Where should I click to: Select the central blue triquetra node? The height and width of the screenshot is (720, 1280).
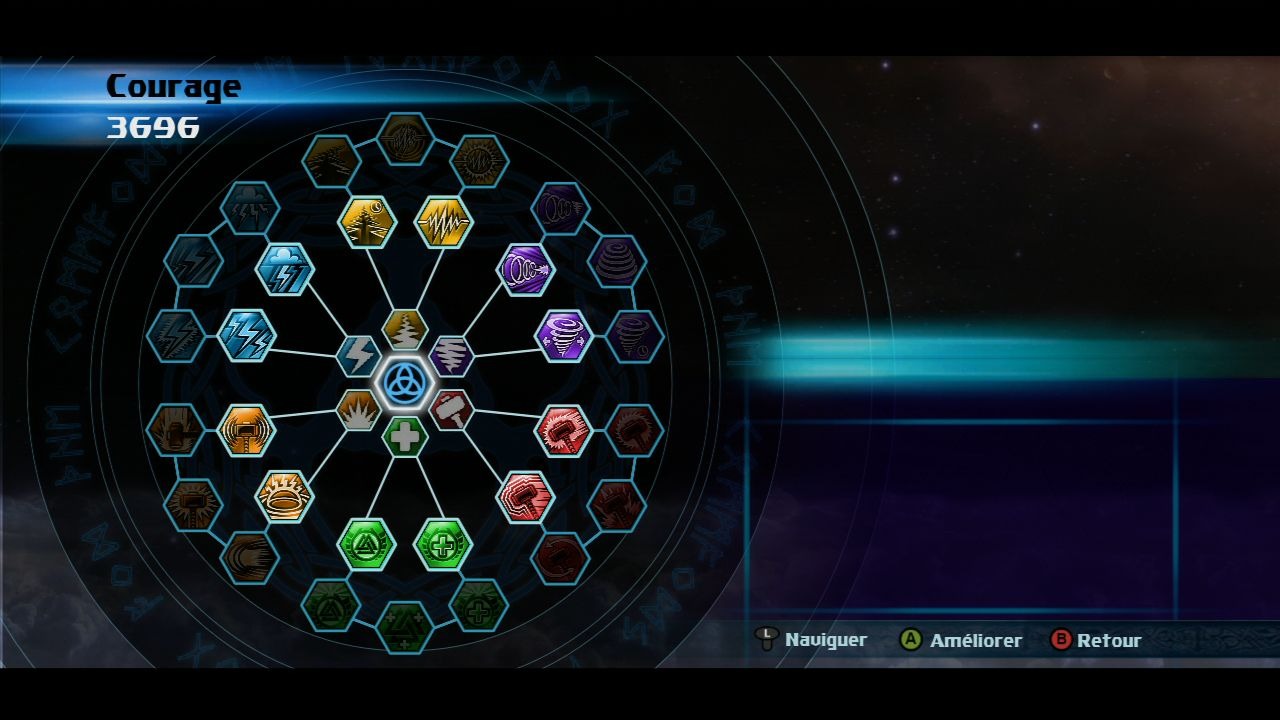pyautogui.click(x=405, y=383)
